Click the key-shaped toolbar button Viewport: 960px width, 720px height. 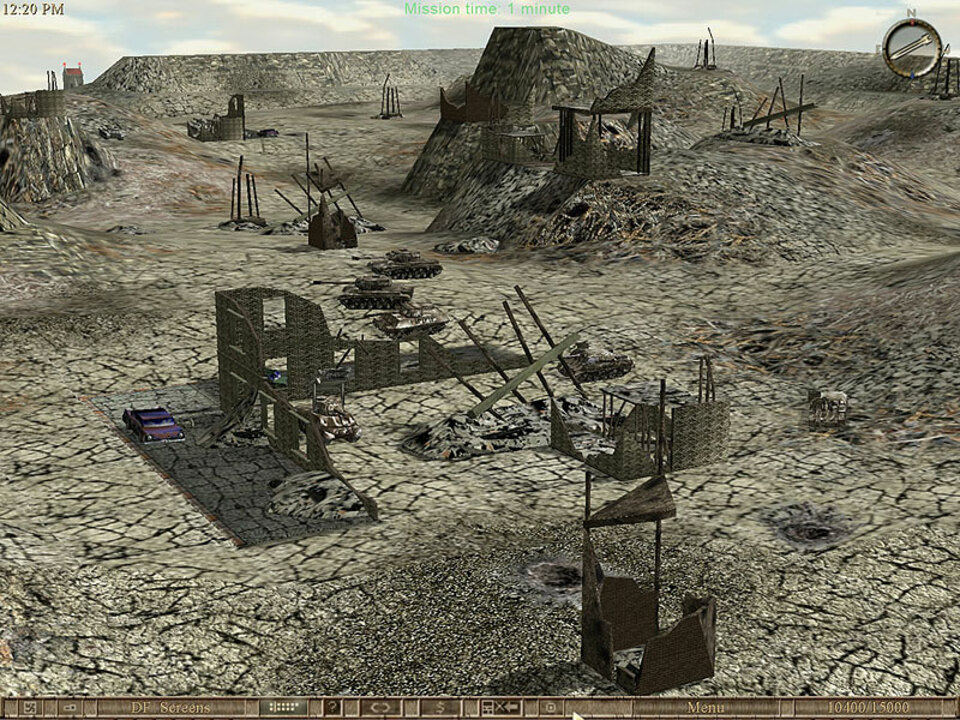click(x=70, y=708)
